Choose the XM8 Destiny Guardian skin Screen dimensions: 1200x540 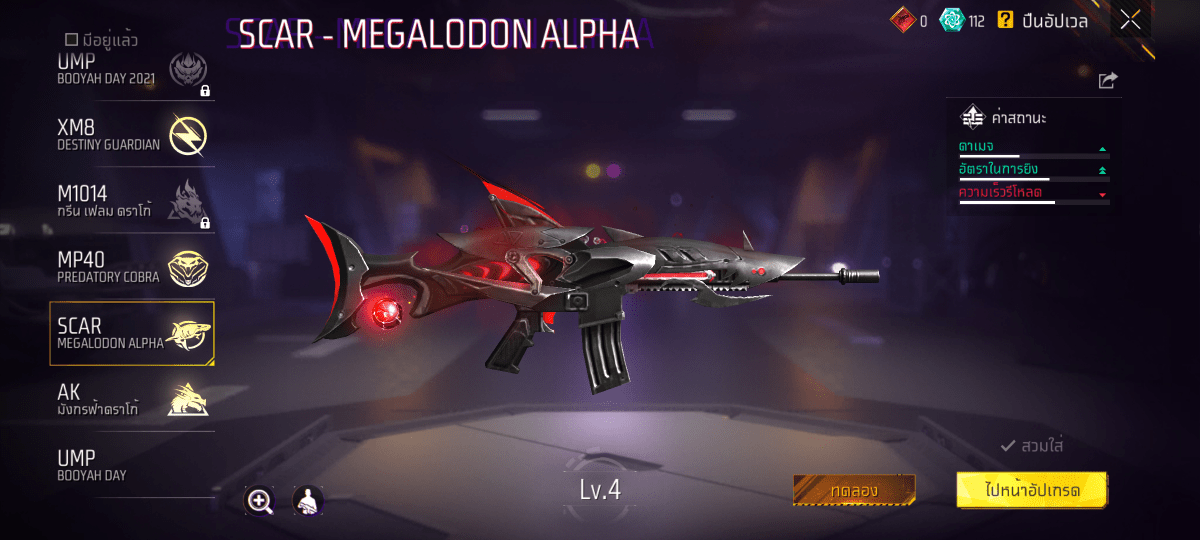pyautogui.click(x=132, y=135)
